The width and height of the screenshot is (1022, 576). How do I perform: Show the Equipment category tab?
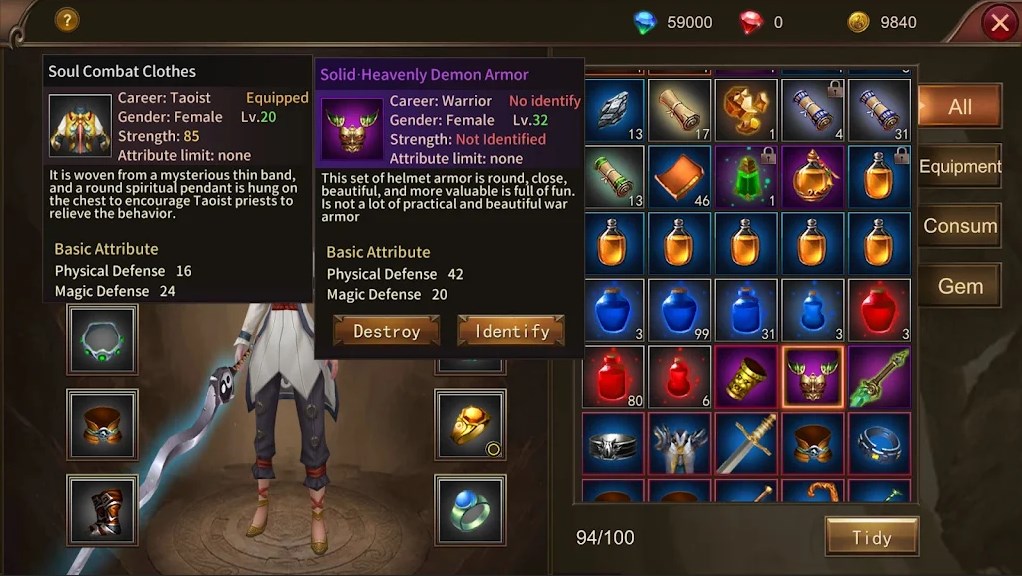pos(959,166)
